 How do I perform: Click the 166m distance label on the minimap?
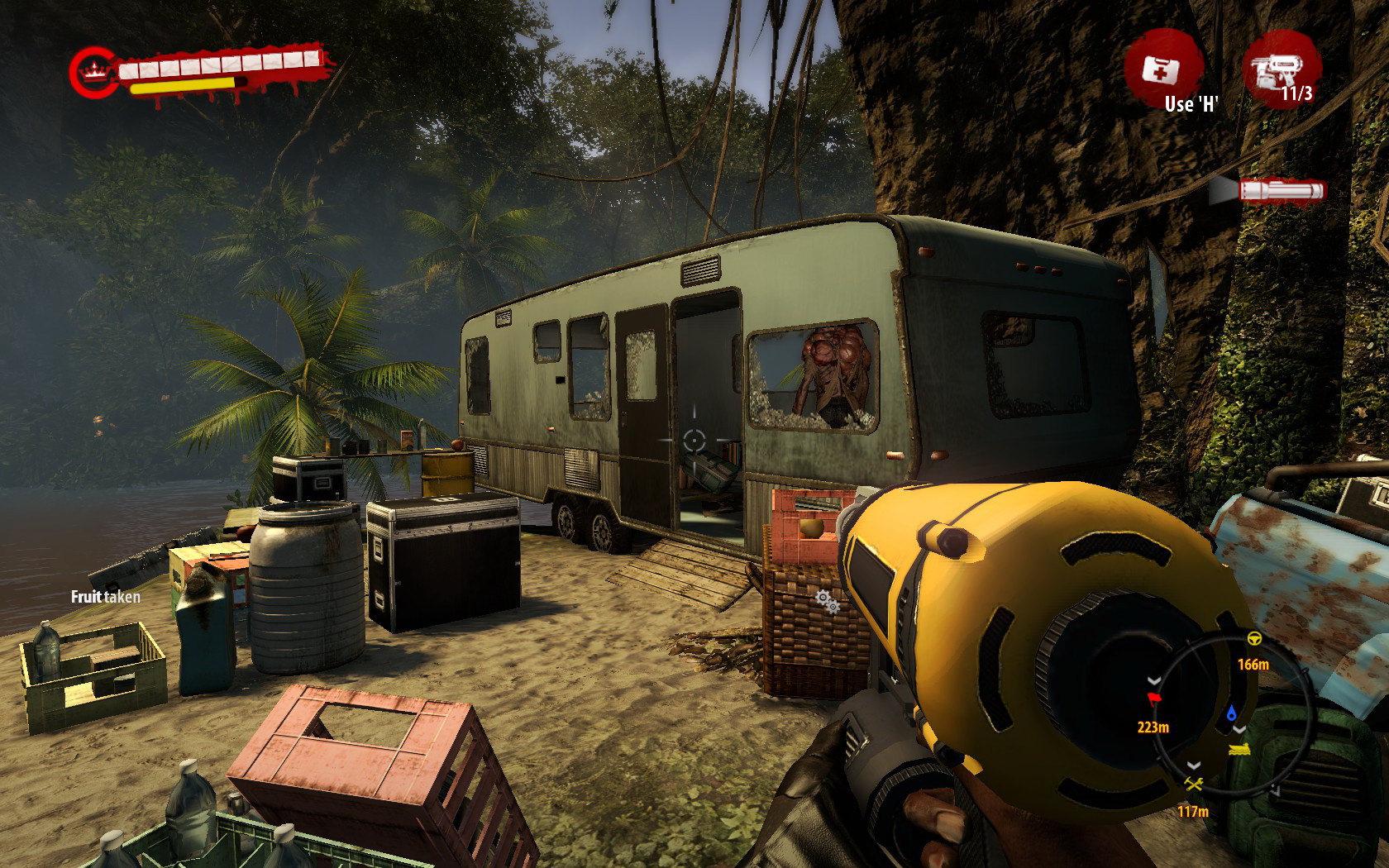click(x=1254, y=665)
